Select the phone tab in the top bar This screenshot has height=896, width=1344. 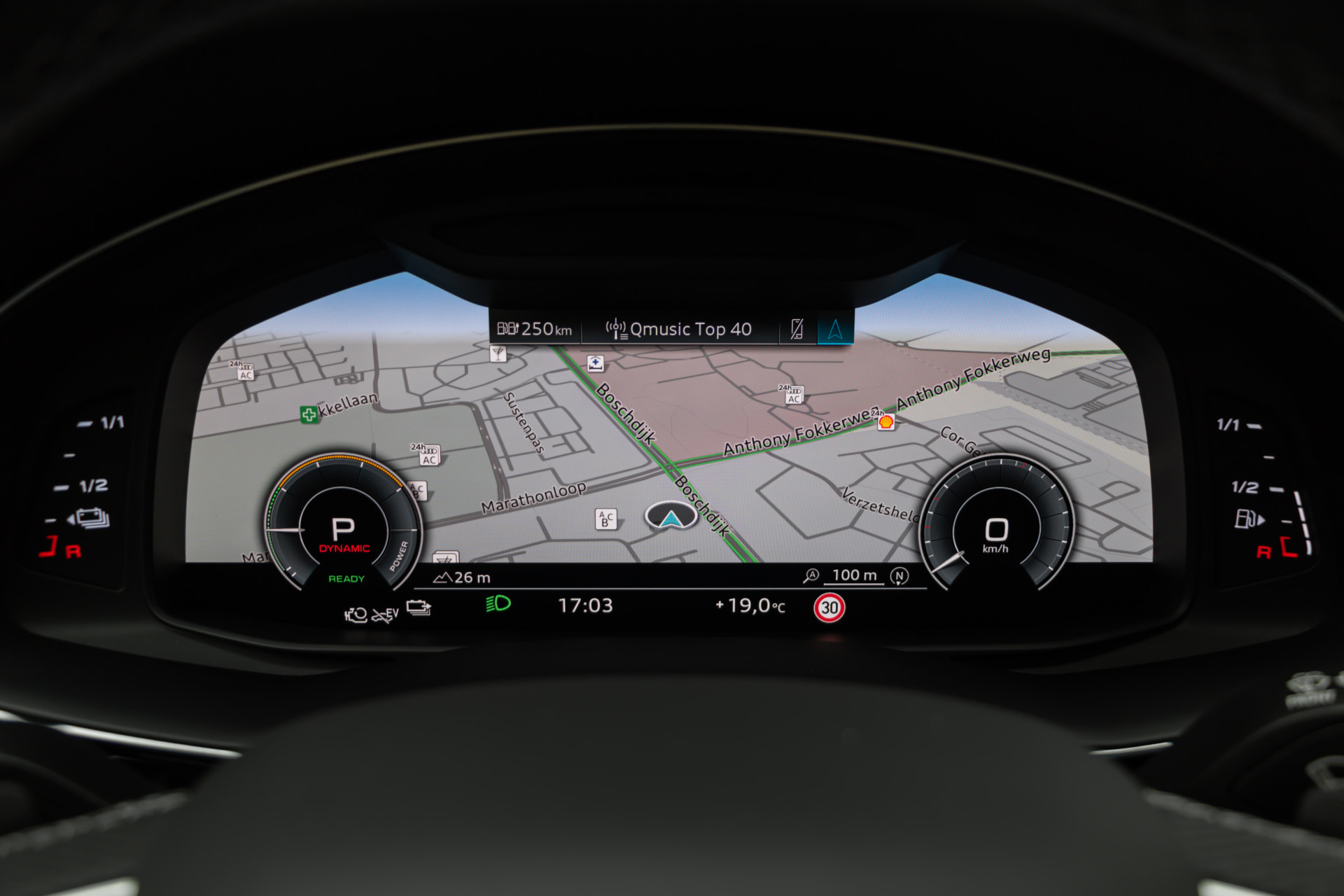pyautogui.click(x=797, y=328)
